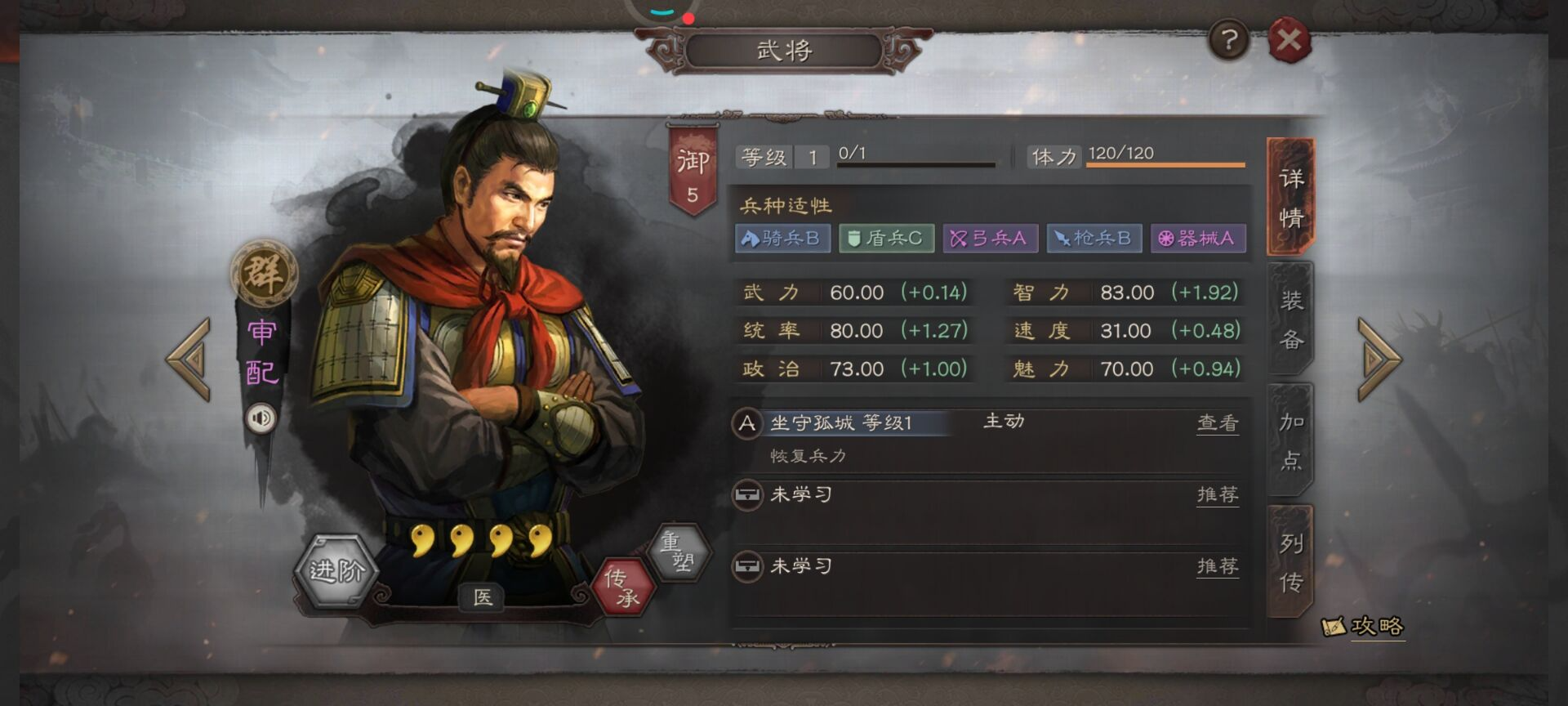The height and width of the screenshot is (706, 1568).
Task: Select the 器械A siege aptitude badge
Action: 1198,239
